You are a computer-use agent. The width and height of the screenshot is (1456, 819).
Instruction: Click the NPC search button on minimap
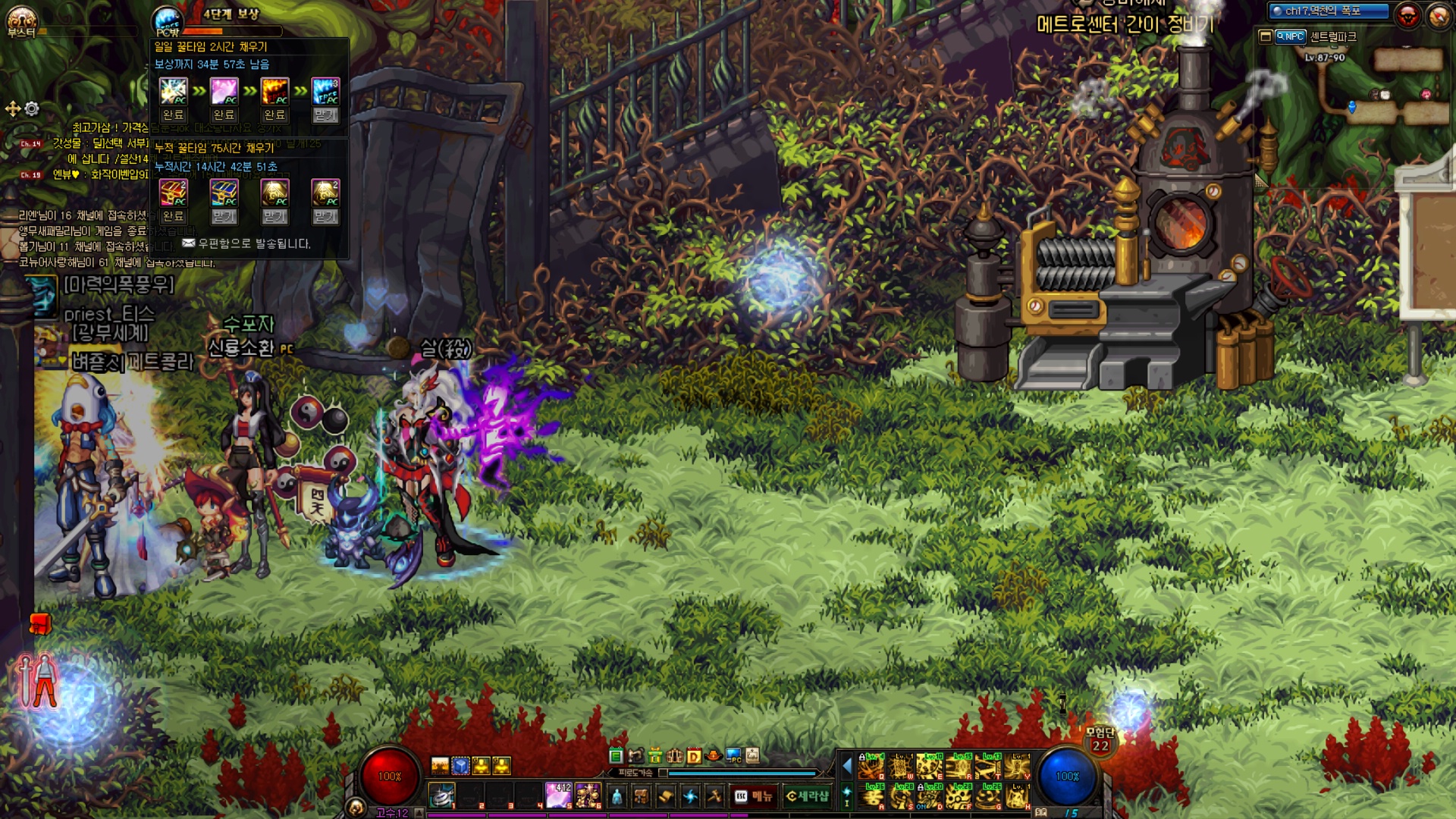1290,36
